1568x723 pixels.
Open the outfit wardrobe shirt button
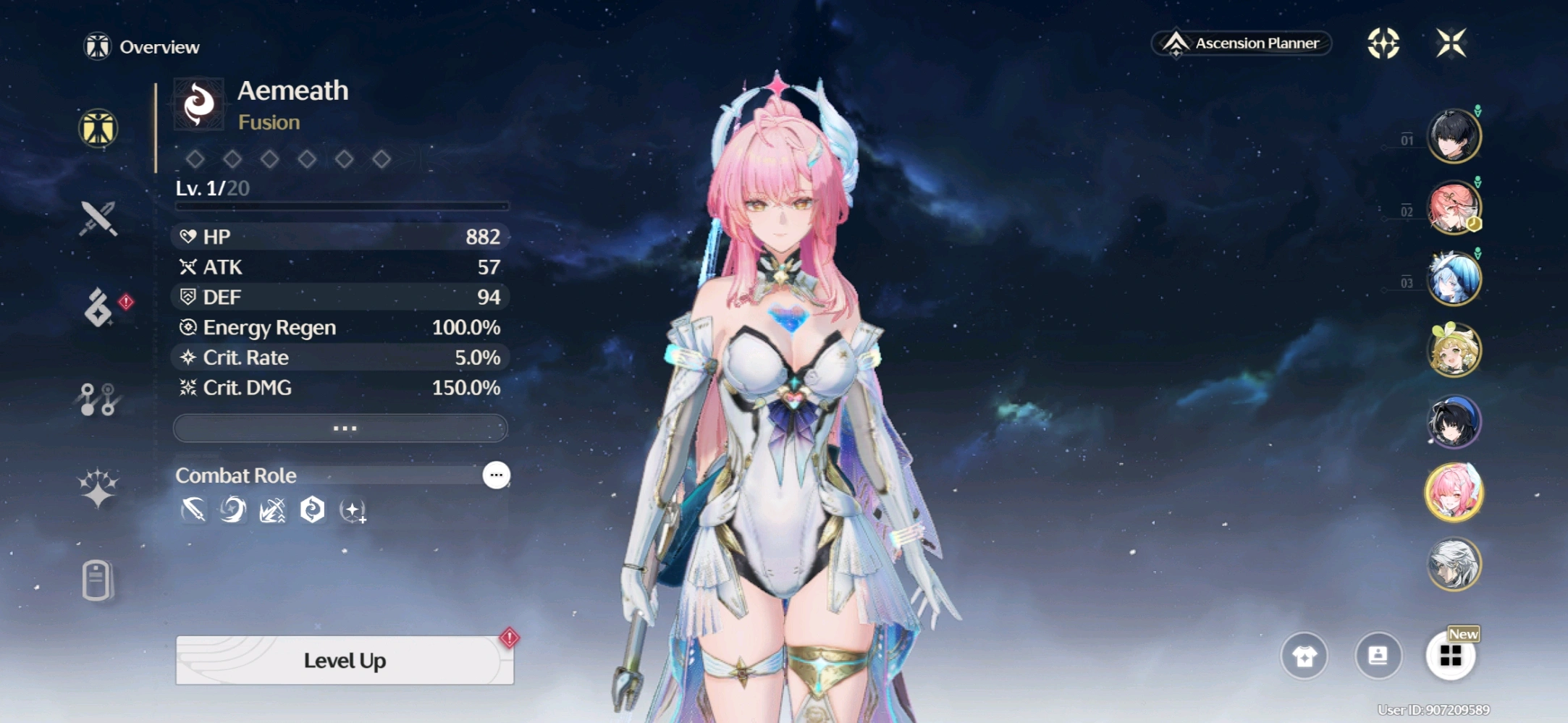point(1304,656)
